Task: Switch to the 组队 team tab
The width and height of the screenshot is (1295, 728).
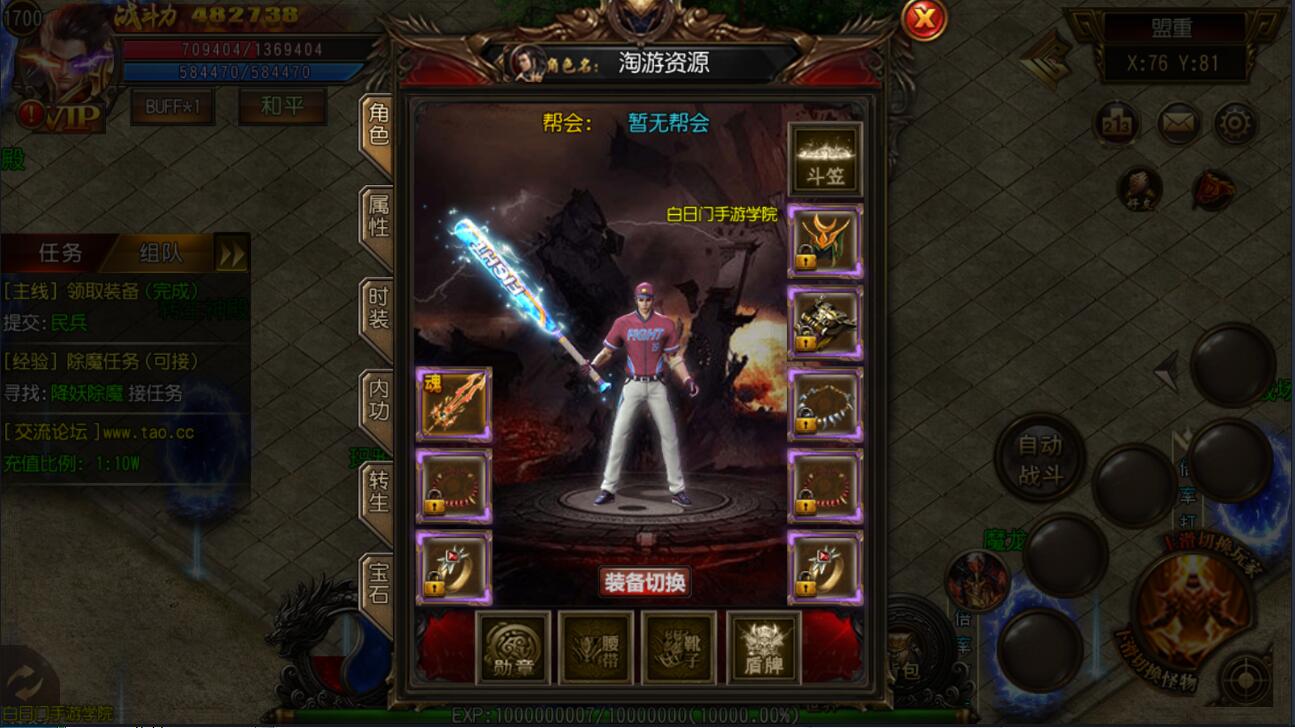Action: 160,254
